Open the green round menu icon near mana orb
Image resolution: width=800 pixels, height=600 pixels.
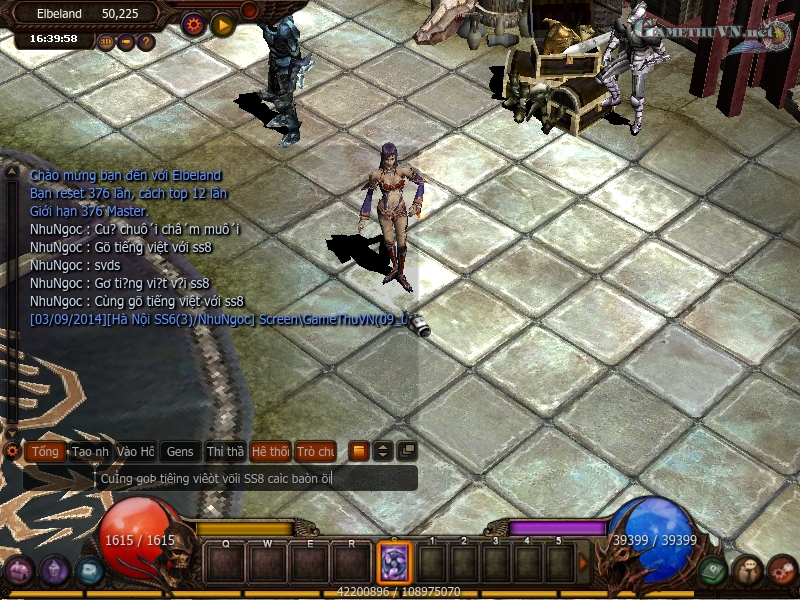(712, 570)
